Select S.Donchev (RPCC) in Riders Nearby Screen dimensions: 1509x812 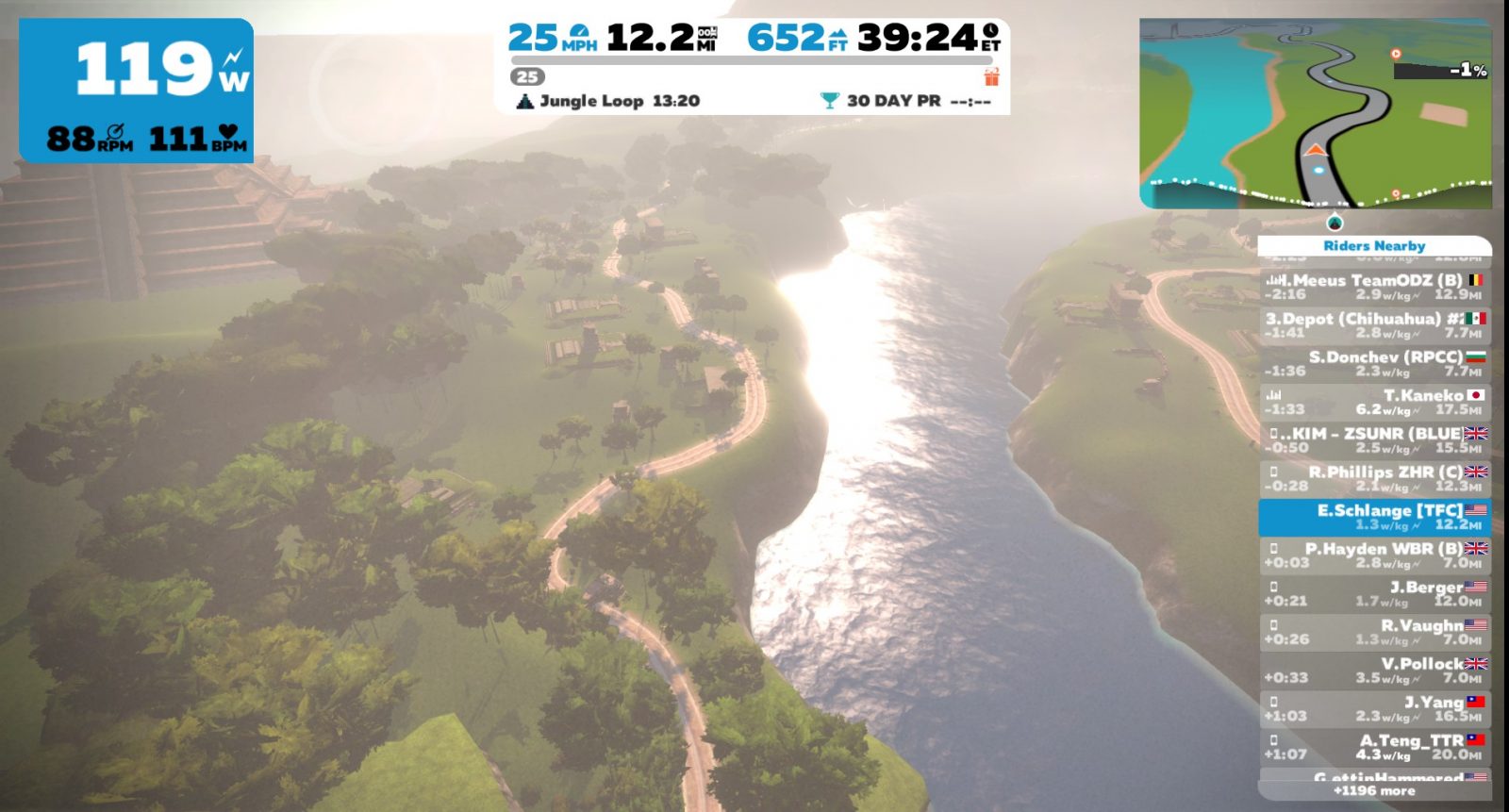1374,363
